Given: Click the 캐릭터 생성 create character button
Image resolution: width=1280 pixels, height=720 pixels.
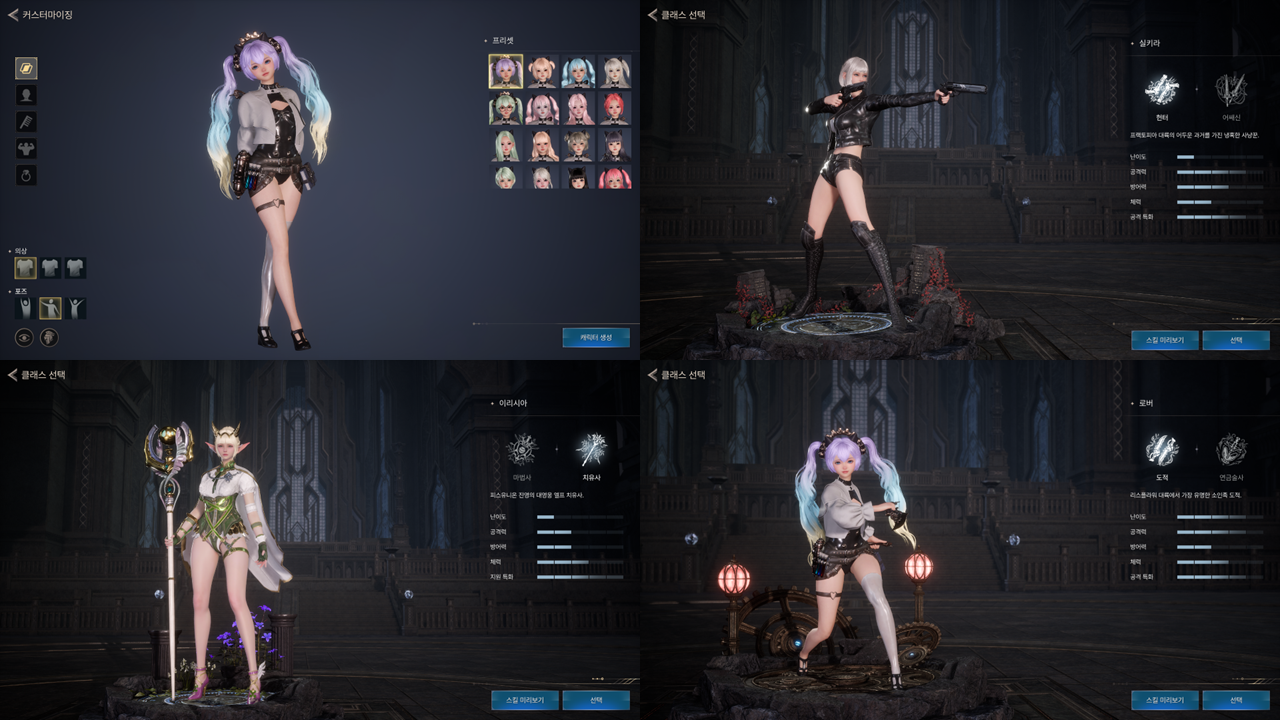Looking at the screenshot, I should (x=596, y=337).
